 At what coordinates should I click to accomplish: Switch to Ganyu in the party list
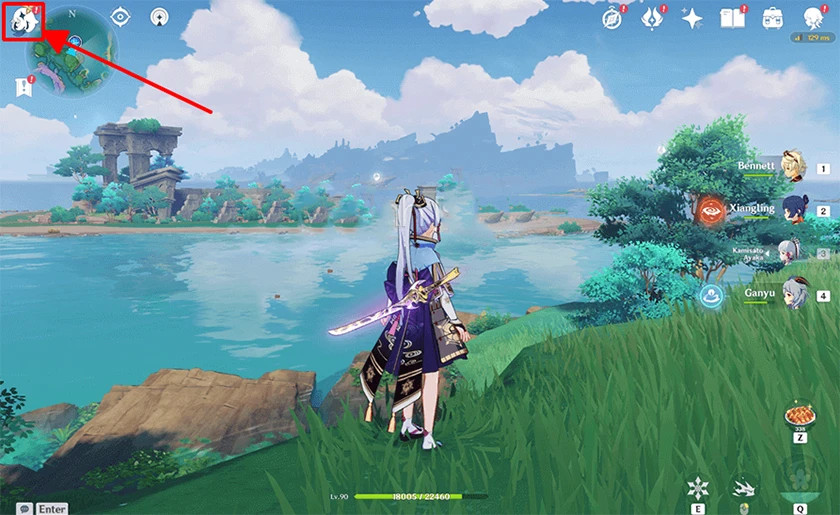click(x=790, y=294)
